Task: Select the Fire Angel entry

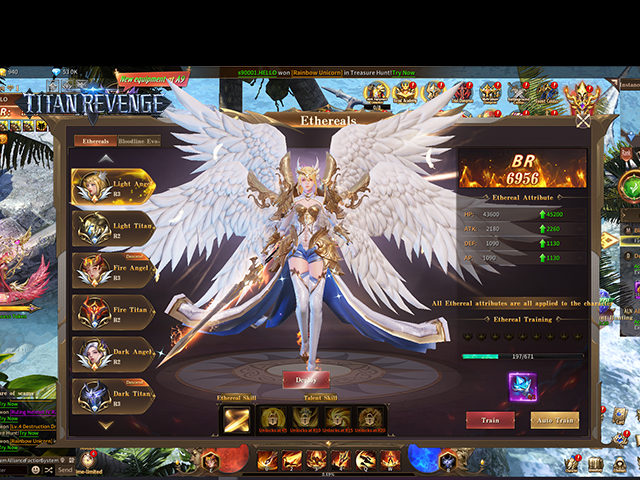Action: 112,271
